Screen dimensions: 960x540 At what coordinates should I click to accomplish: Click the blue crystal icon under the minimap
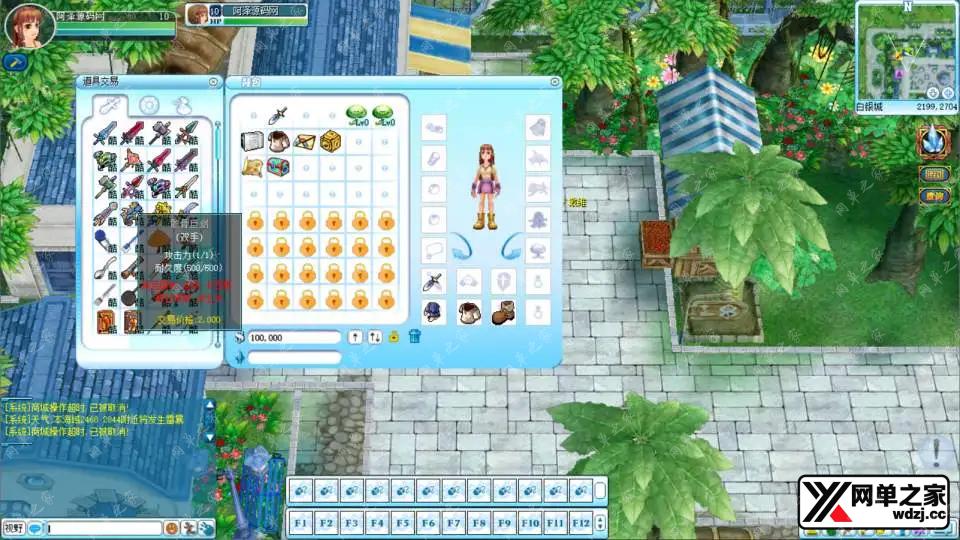(933, 139)
